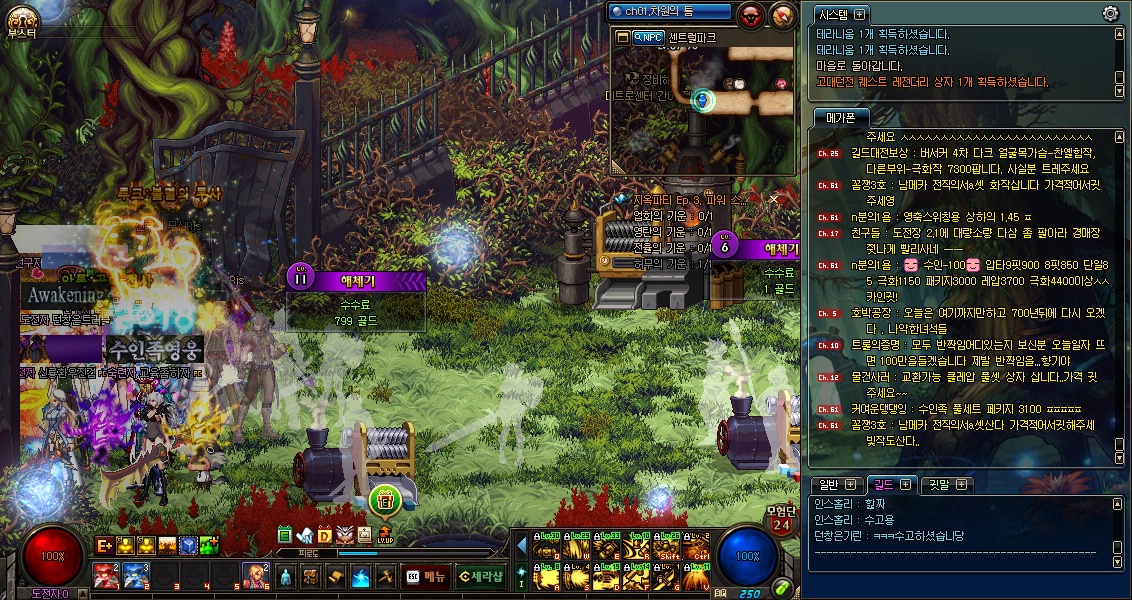Click the E+ buff icon
1132x600 pixels.
coord(104,545)
